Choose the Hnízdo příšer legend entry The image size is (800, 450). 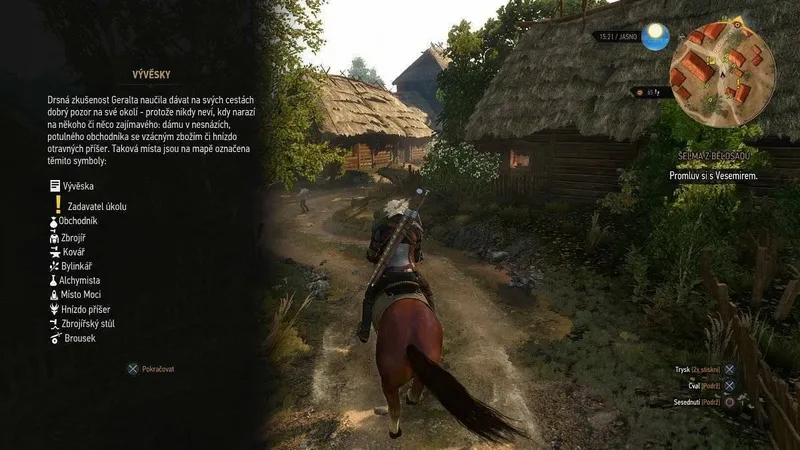point(82,310)
